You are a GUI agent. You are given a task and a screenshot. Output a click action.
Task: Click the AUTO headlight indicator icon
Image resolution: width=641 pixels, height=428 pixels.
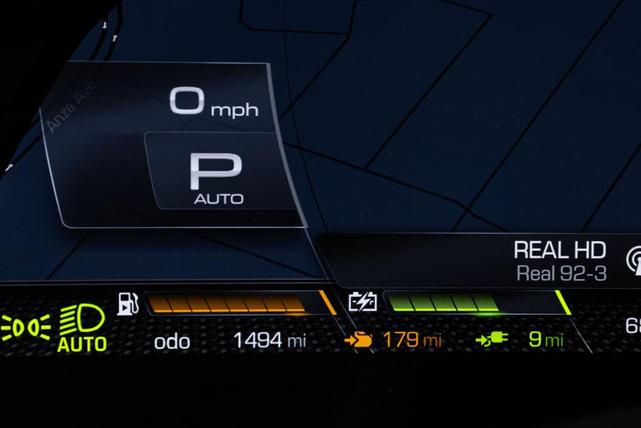pos(82,328)
